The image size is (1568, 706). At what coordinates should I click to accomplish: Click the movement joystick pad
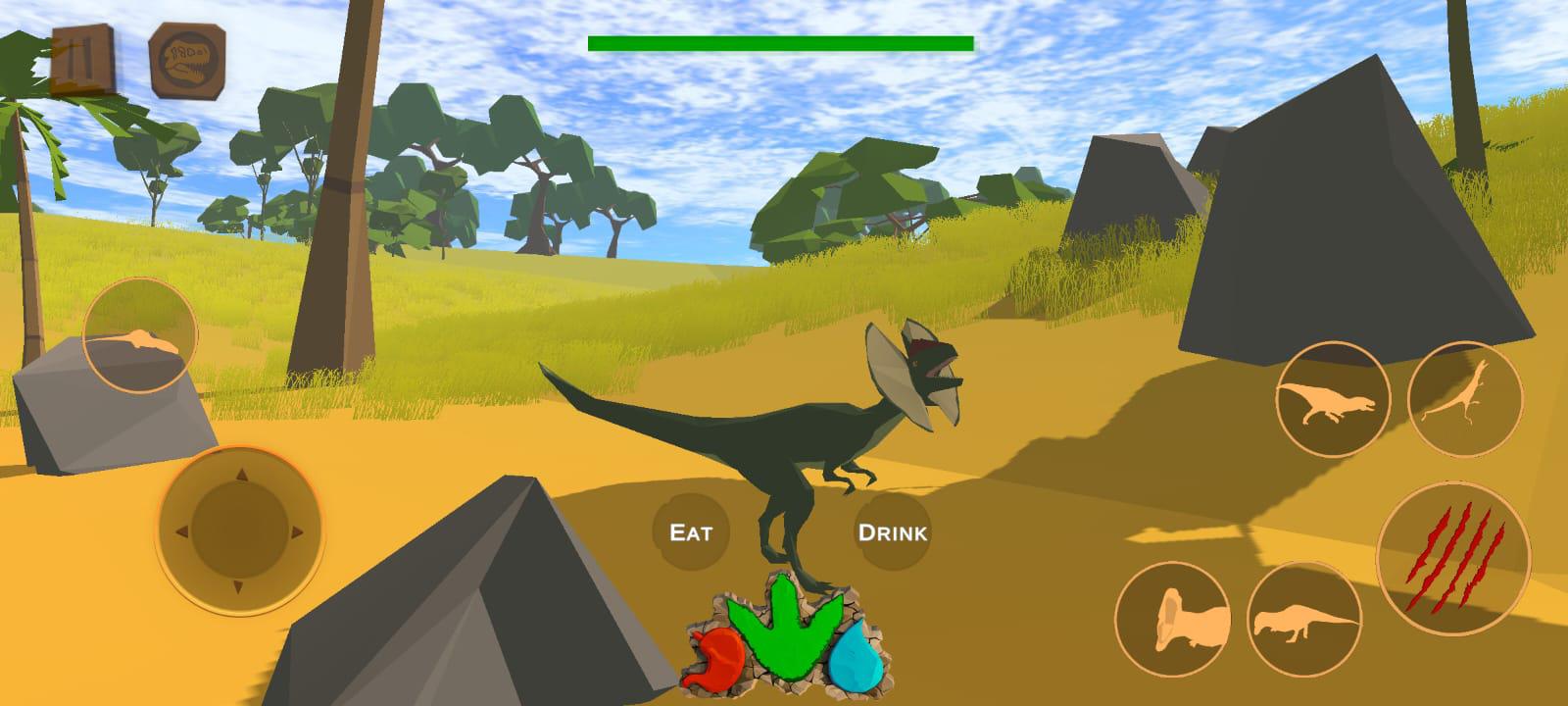point(238,530)
